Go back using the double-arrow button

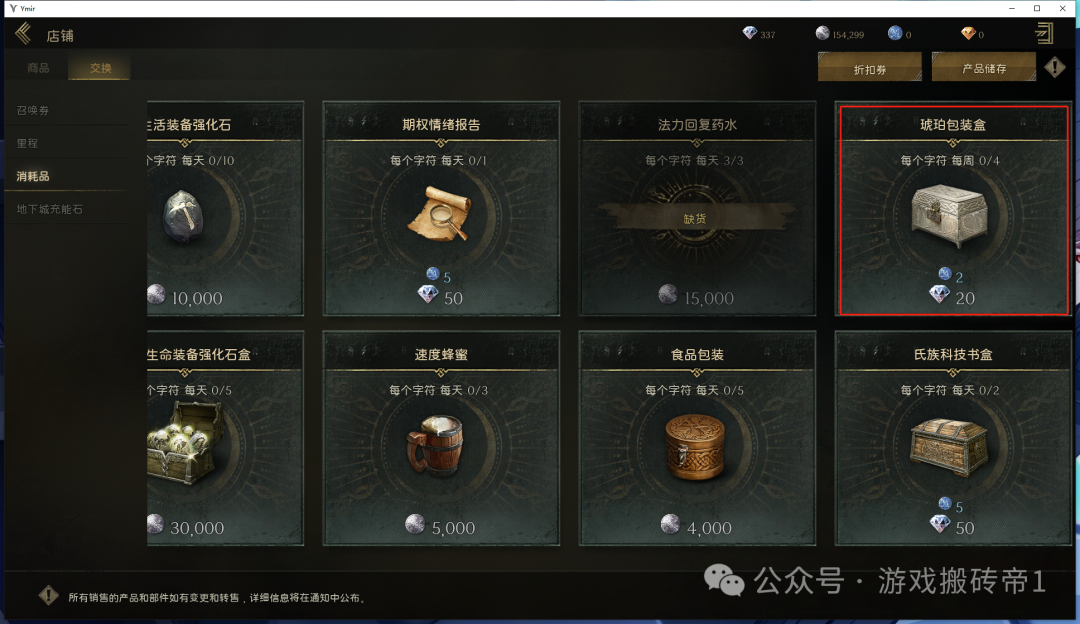[22, 35]
